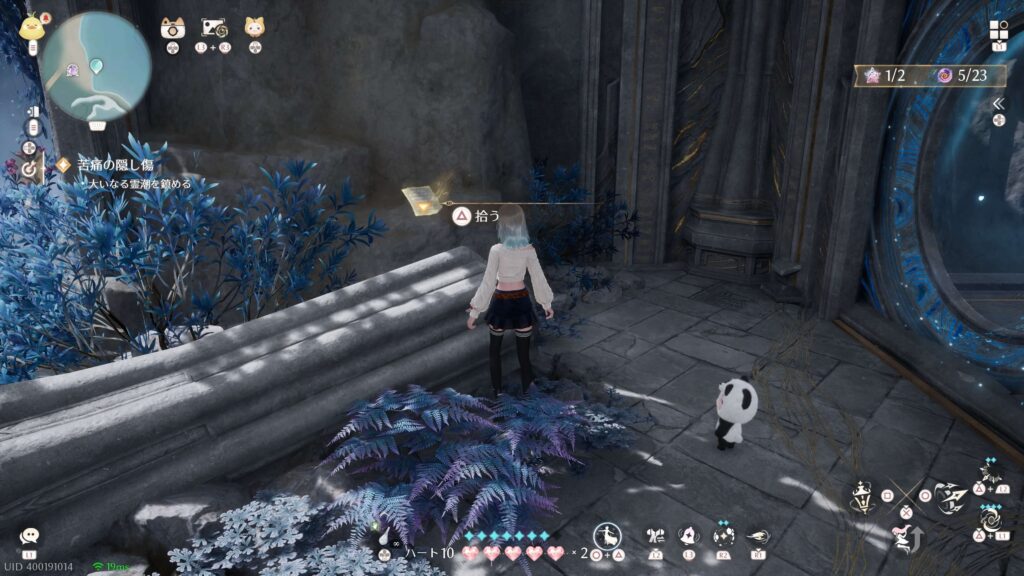Click the quest tracking target icon
This screenshot has width=1024, height=576.
(x=30, y=170)
